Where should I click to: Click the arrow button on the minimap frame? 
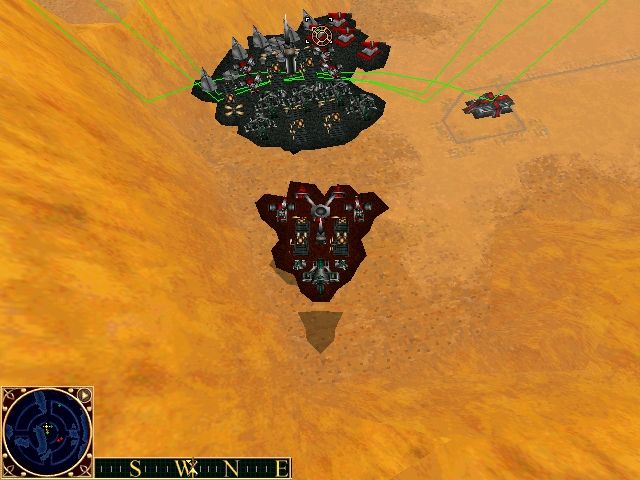[x=84, y=395]
